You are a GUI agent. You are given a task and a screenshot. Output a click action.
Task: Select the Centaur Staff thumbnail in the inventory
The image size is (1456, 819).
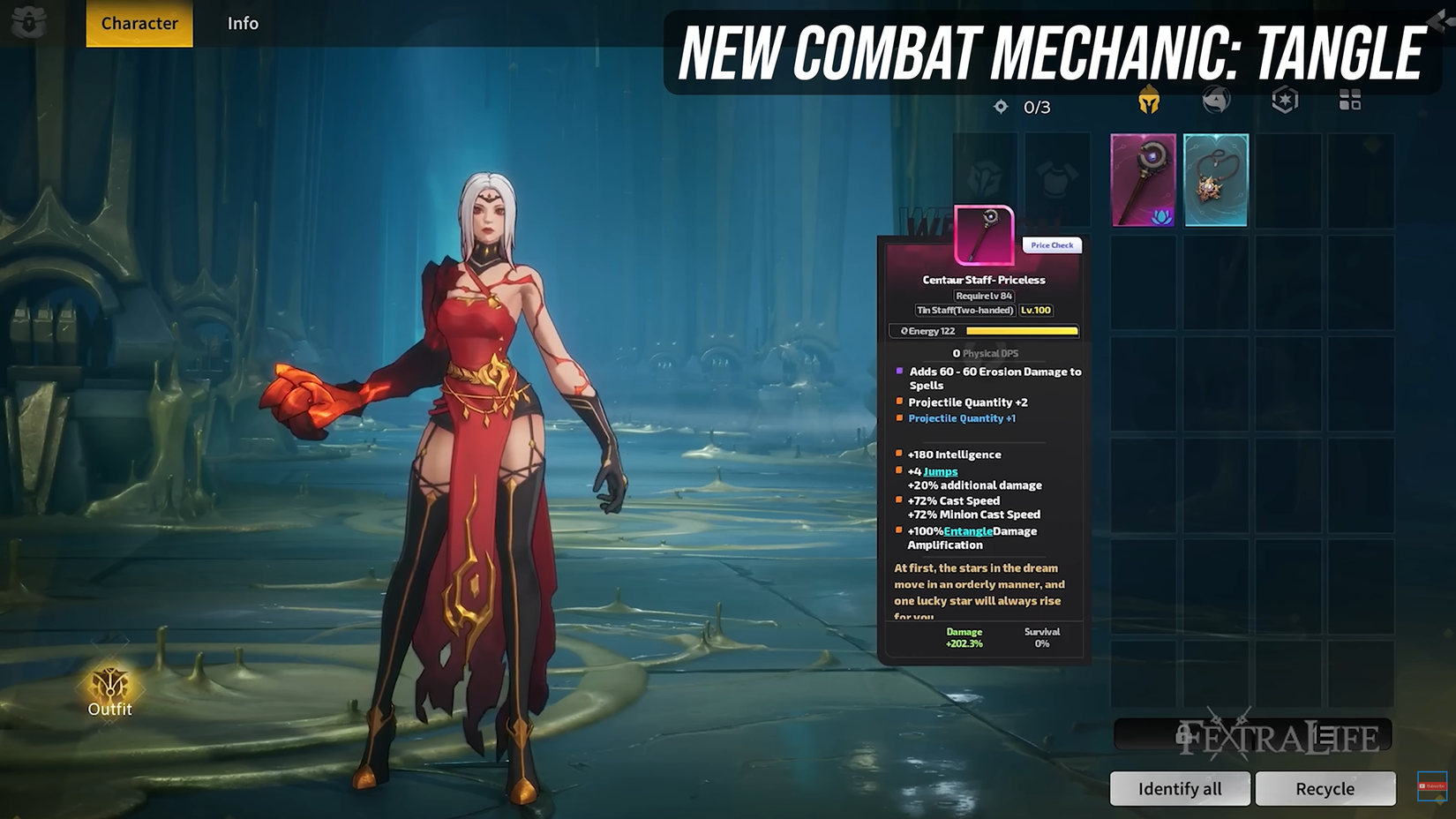(1144, 178)
